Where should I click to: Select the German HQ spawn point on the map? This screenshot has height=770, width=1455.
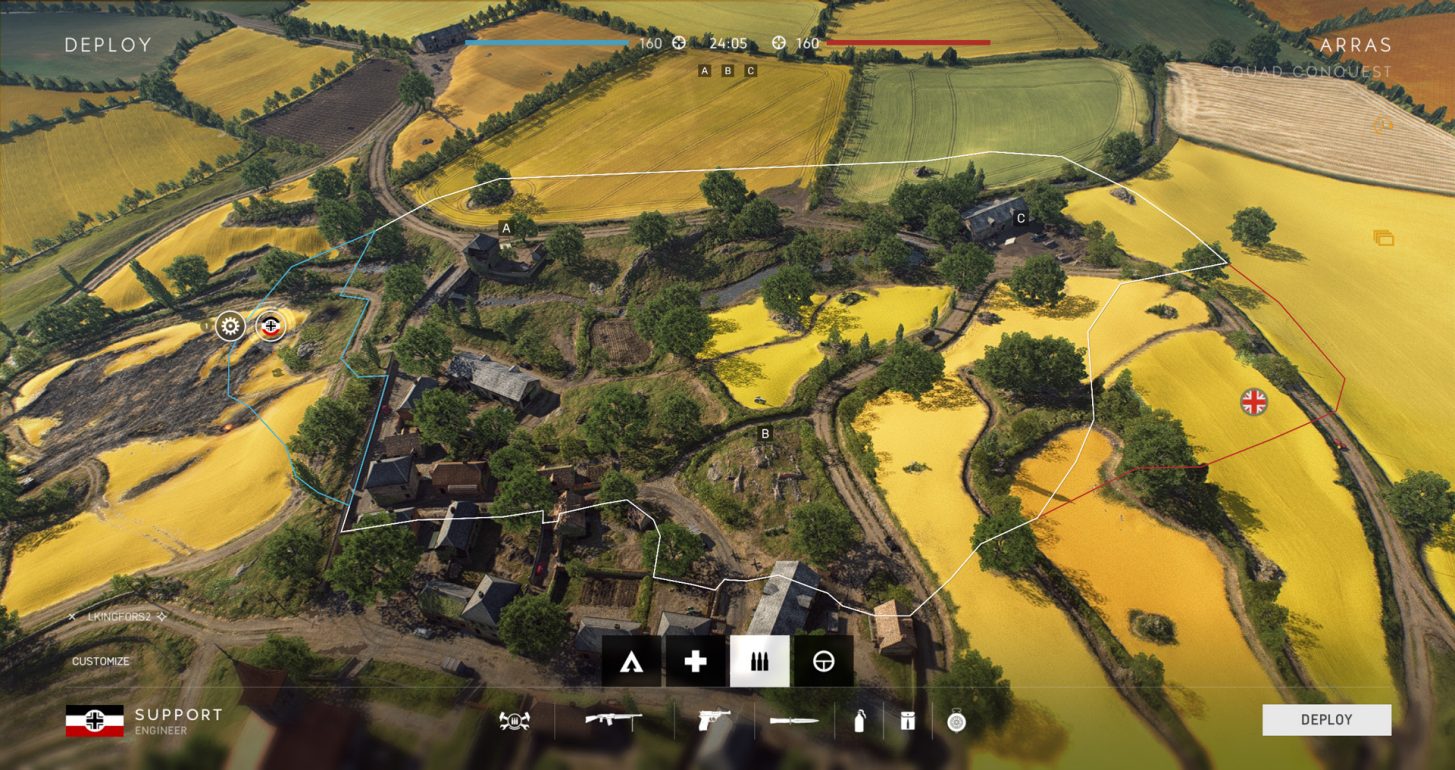coord(270,326)
